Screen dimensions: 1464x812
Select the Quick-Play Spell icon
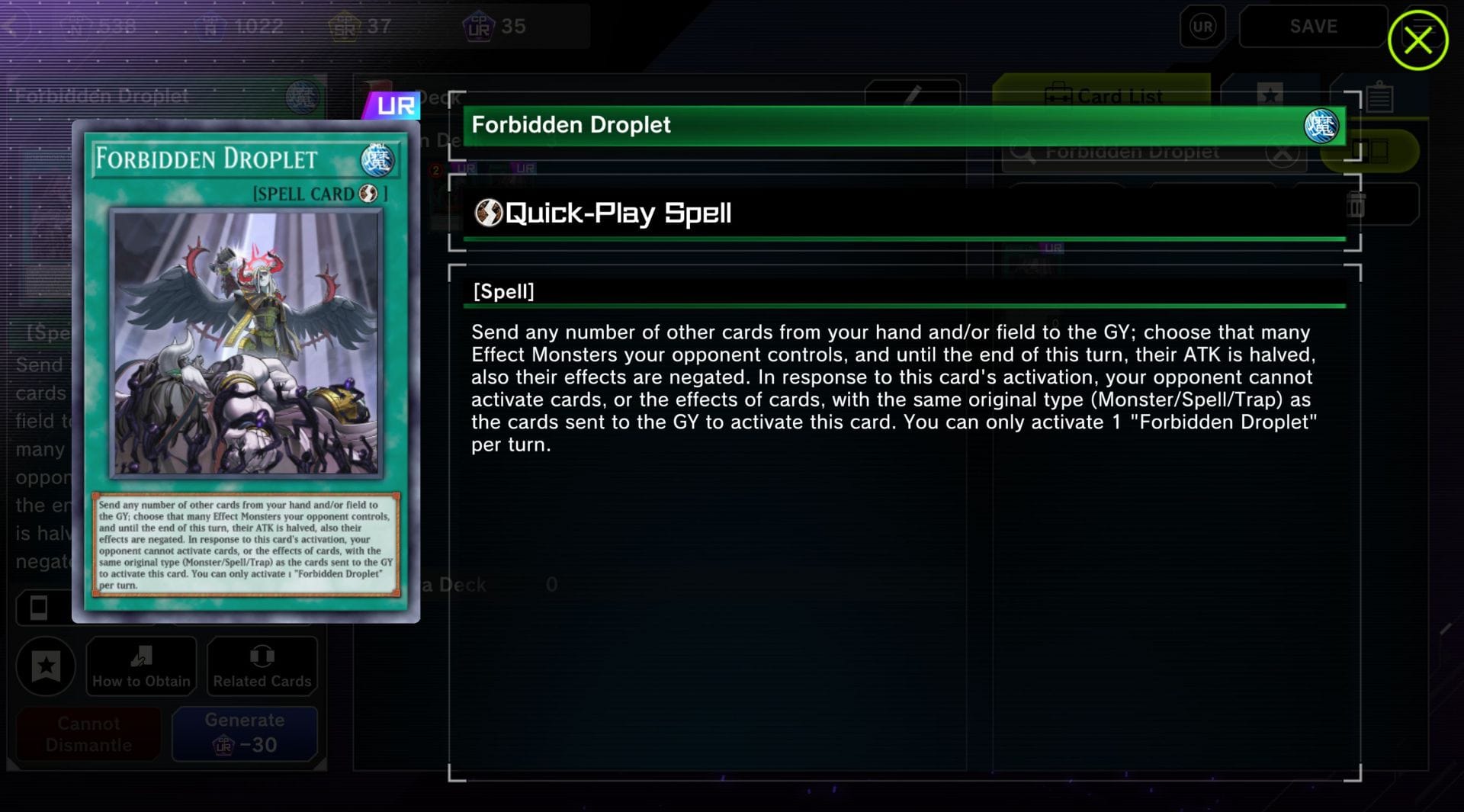(488, 213)
